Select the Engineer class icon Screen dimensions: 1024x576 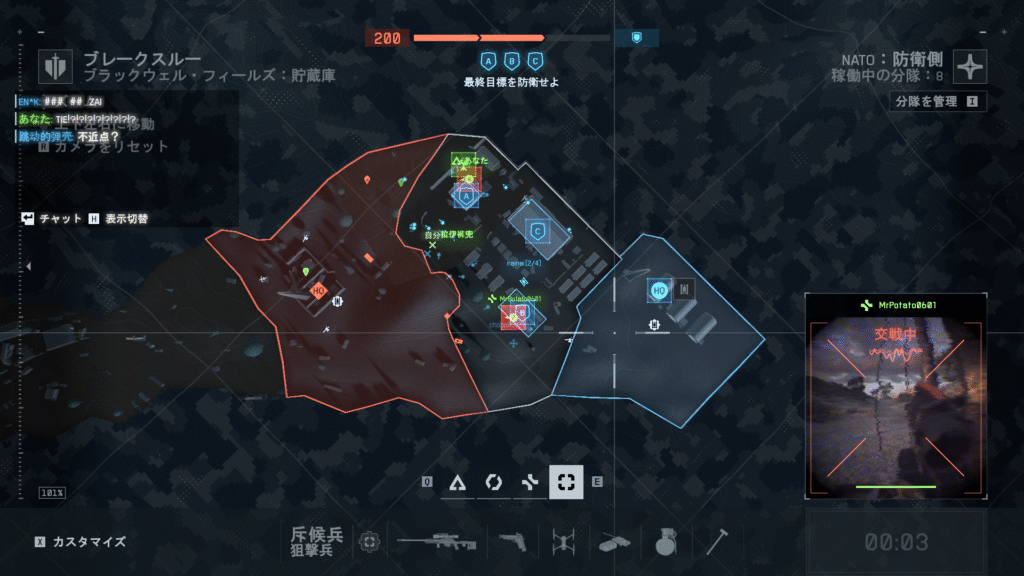coord(492,482)
